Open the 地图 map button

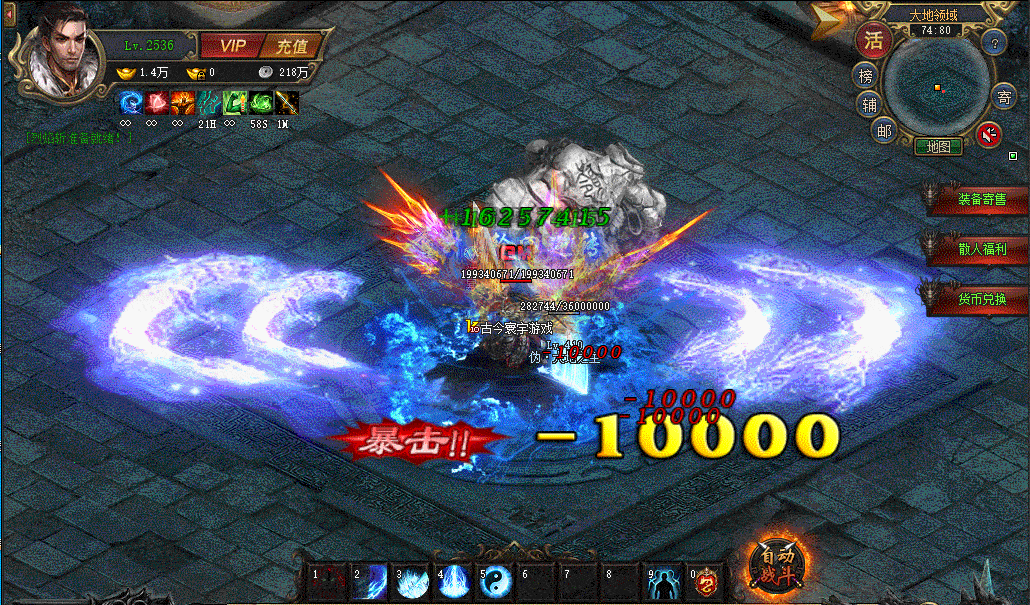pos(938,146)
